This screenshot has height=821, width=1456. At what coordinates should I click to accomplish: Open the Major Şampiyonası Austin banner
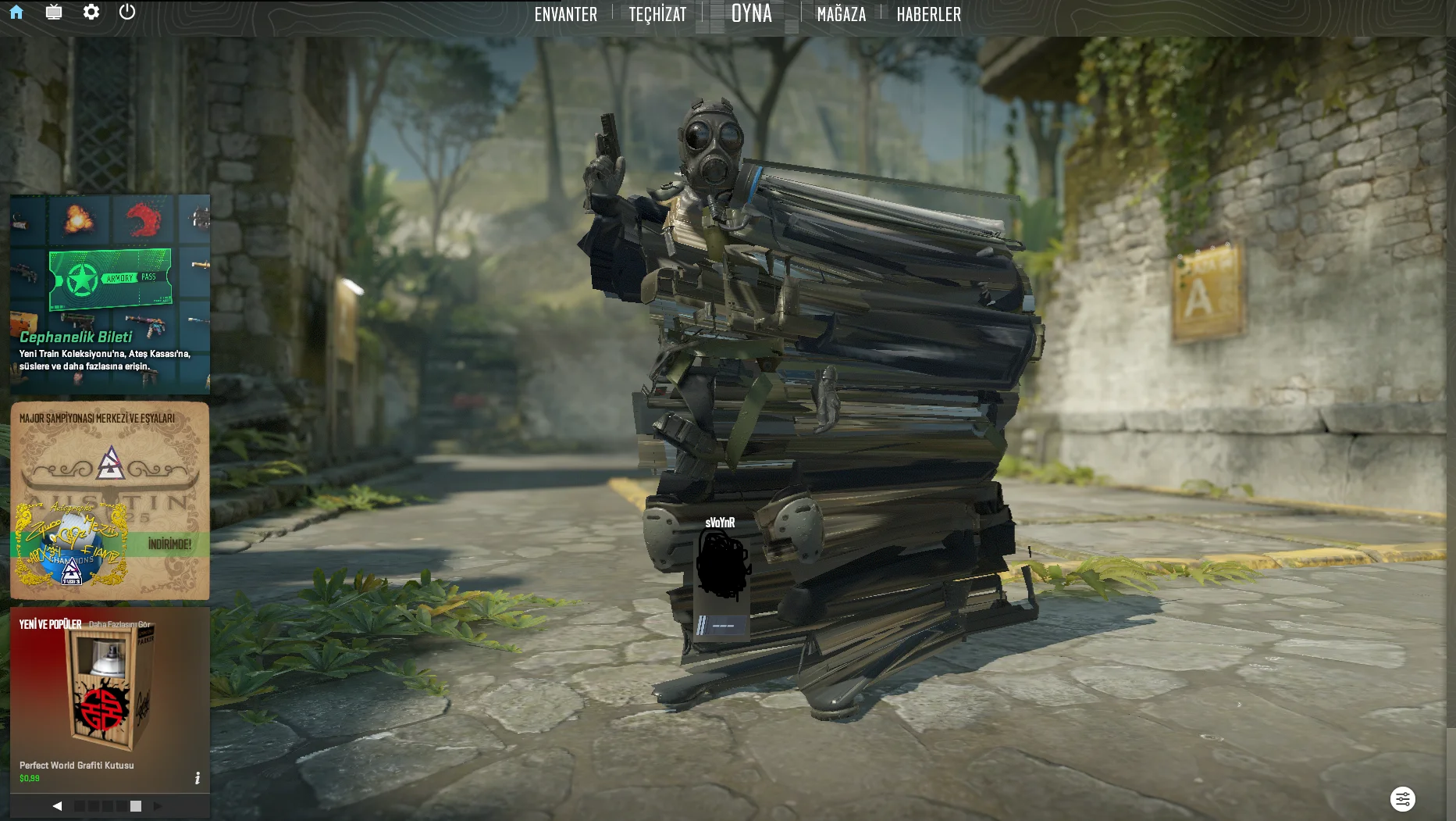[x=109, y=500]
